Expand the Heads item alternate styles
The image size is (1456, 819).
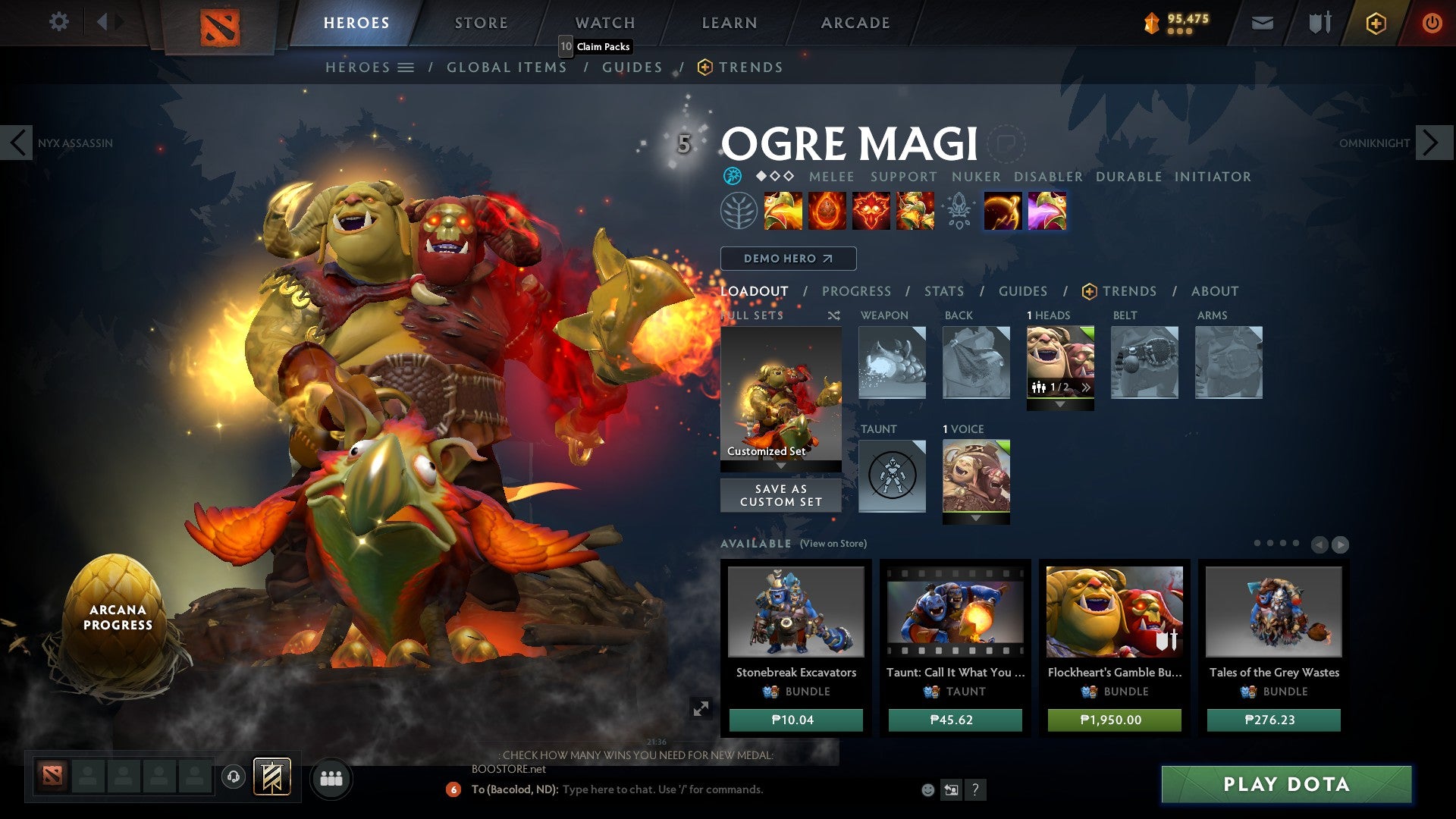1087,386
